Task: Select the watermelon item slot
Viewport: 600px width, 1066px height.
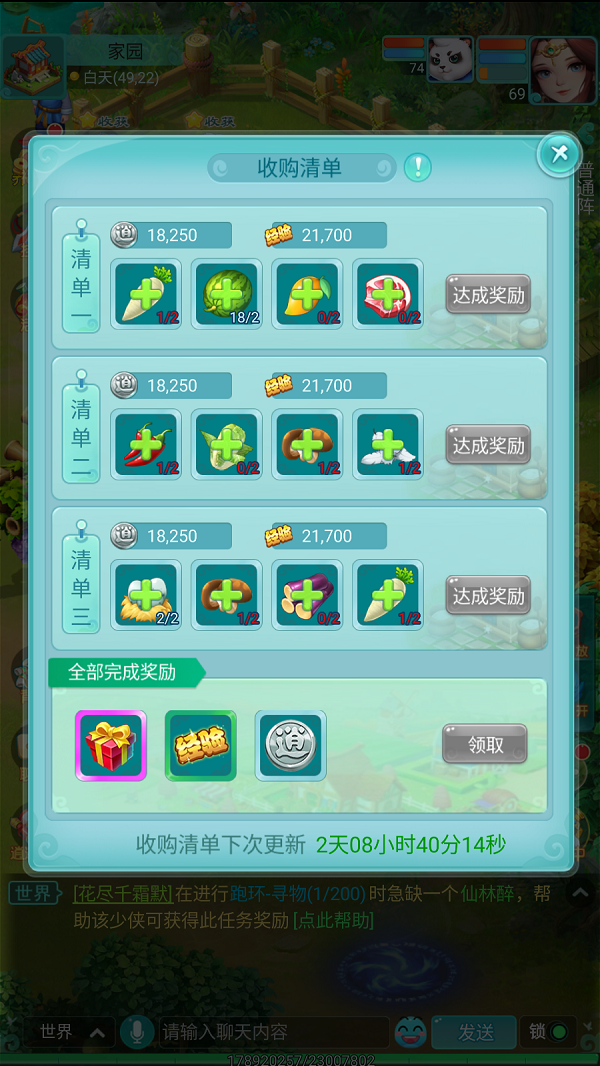Action: 227,294
